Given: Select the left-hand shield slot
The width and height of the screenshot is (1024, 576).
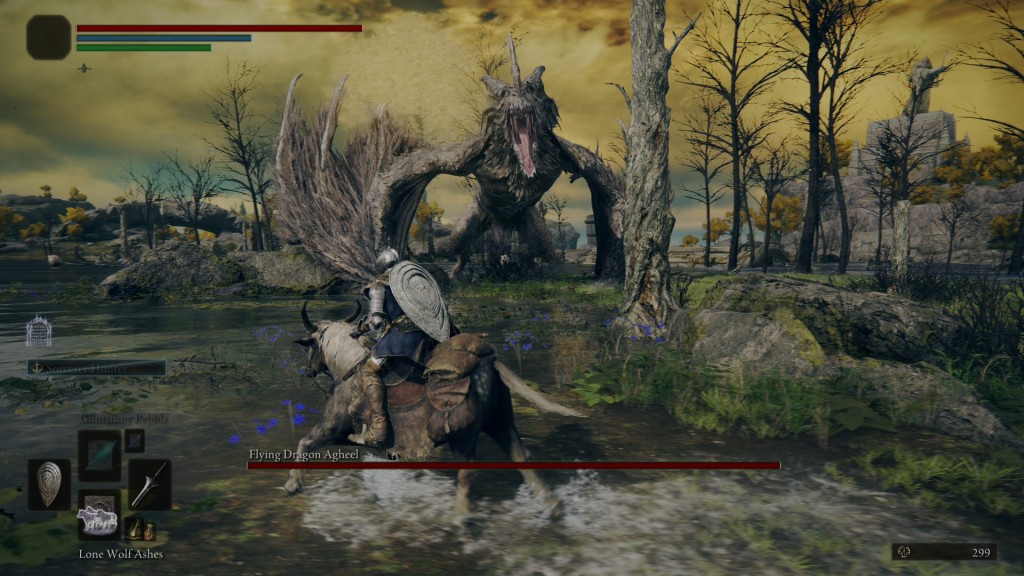Looking at the screenshot, I should [49, 484].
